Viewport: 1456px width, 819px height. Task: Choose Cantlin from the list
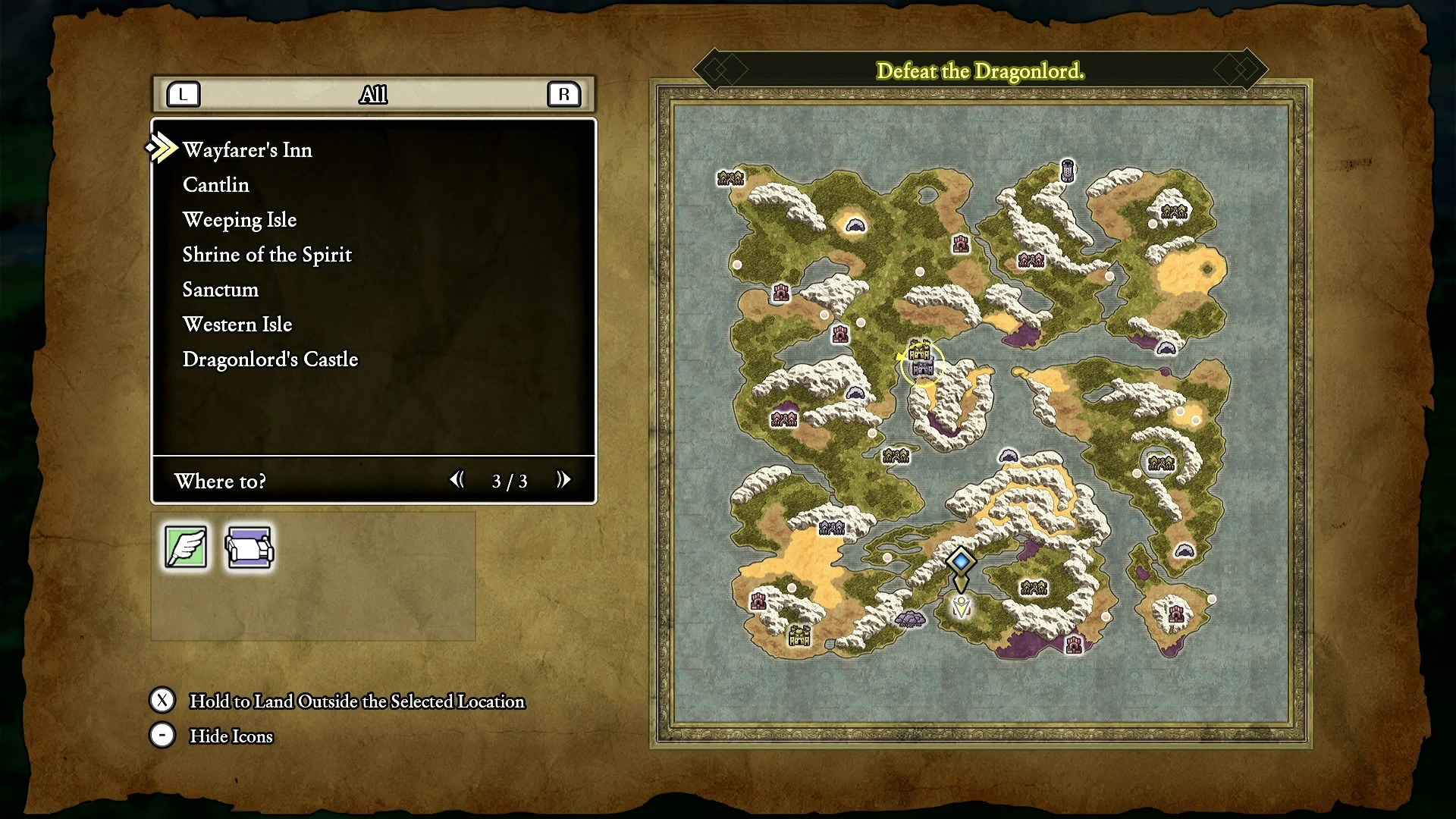216,185
